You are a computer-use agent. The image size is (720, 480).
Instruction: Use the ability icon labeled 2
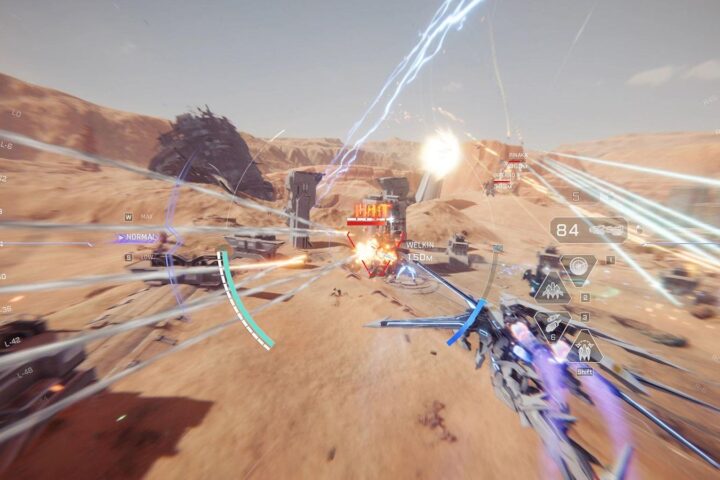pyautogui.click(x=552, y=291)
